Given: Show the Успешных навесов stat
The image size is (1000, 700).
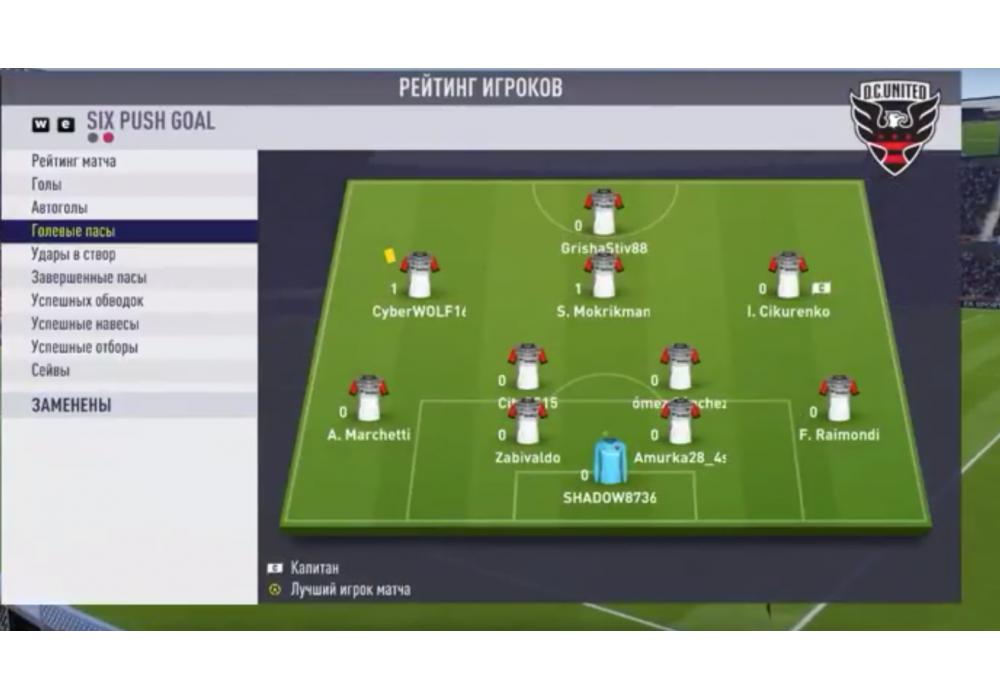Looking at the screenshot, I should [x=85, y=324].
